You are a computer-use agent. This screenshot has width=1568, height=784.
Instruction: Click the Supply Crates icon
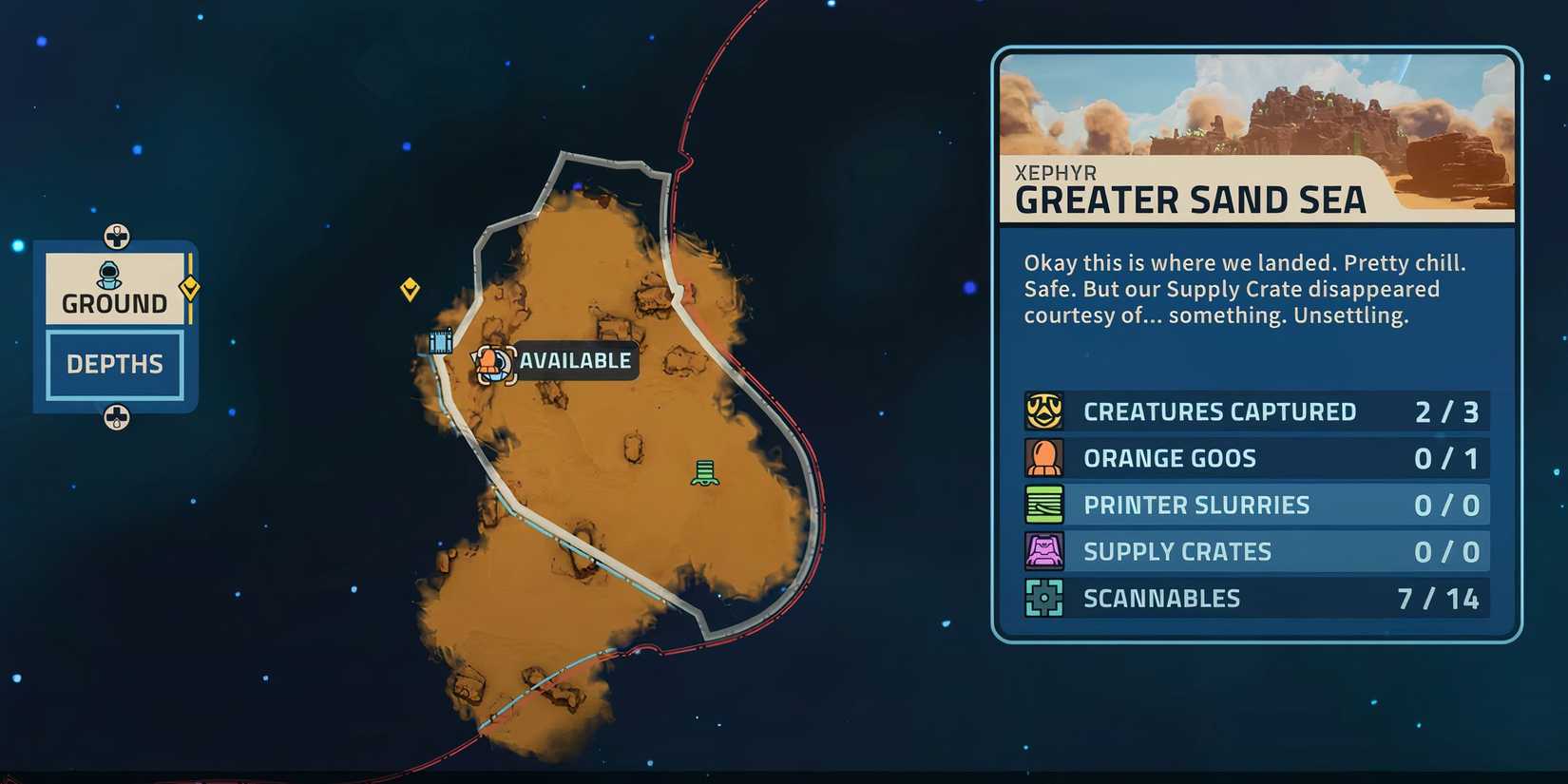1044,551
